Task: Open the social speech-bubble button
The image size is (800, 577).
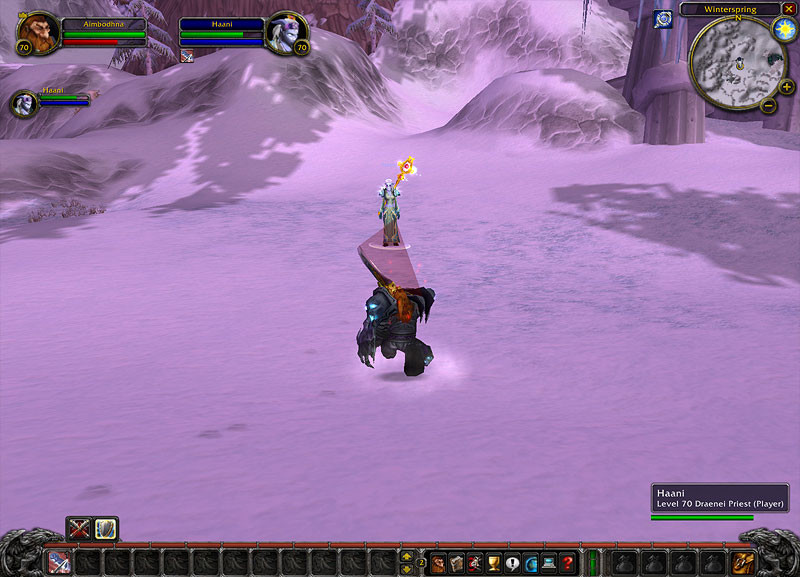Action: click(512, 563)
